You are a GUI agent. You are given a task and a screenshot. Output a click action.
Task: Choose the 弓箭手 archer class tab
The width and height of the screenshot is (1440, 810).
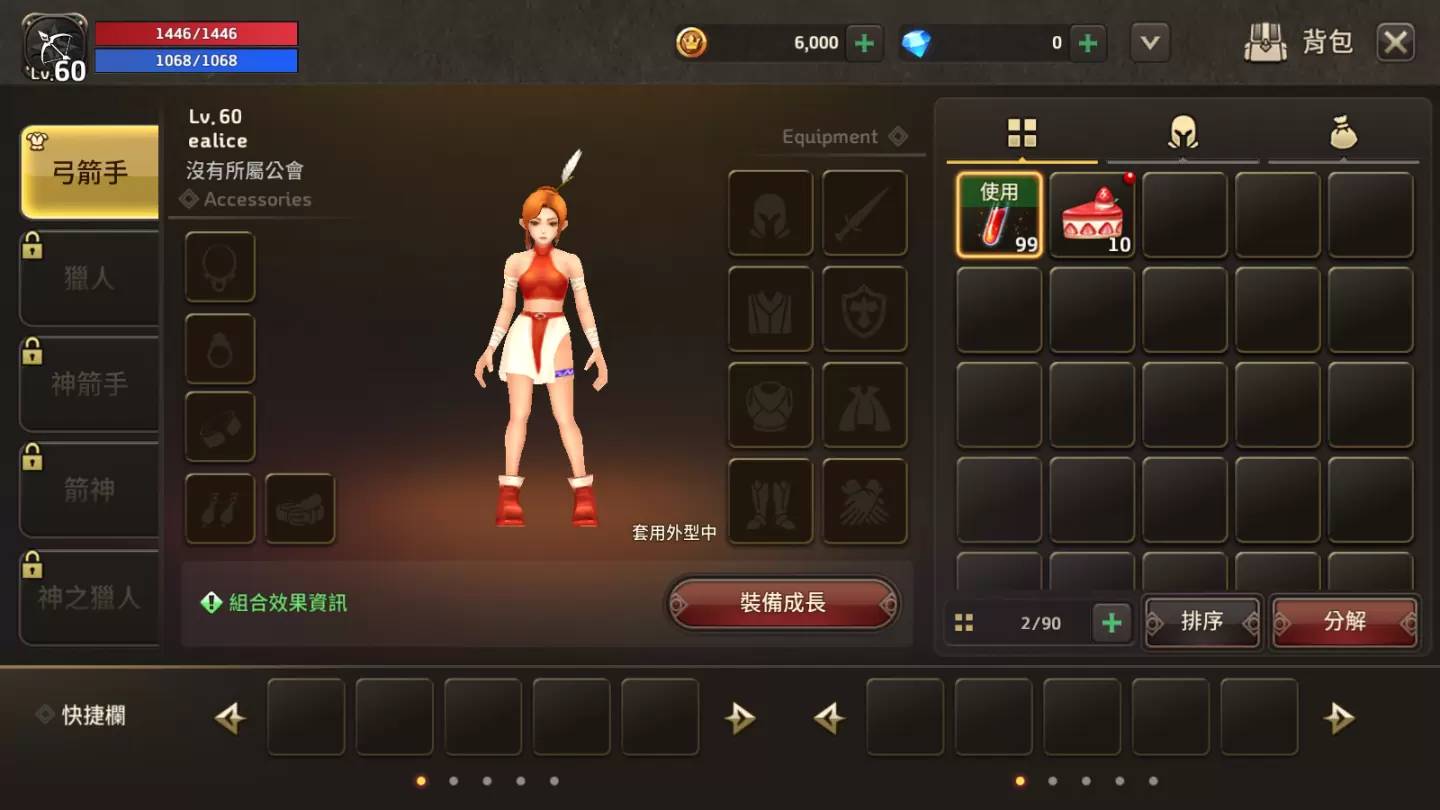point(90,172)
